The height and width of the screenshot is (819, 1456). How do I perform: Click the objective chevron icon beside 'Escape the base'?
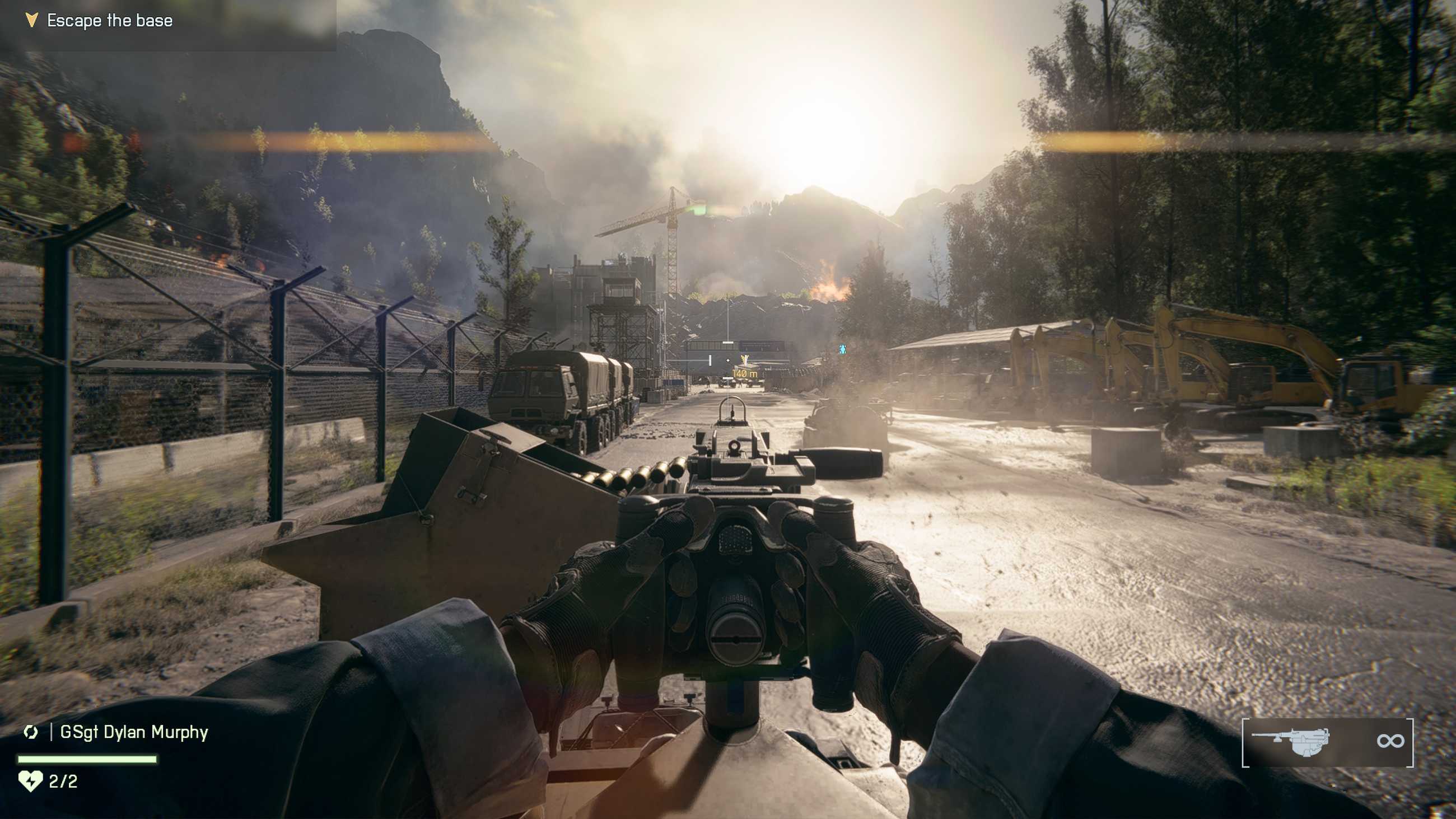pyautogui.click(x=31, y=20)
